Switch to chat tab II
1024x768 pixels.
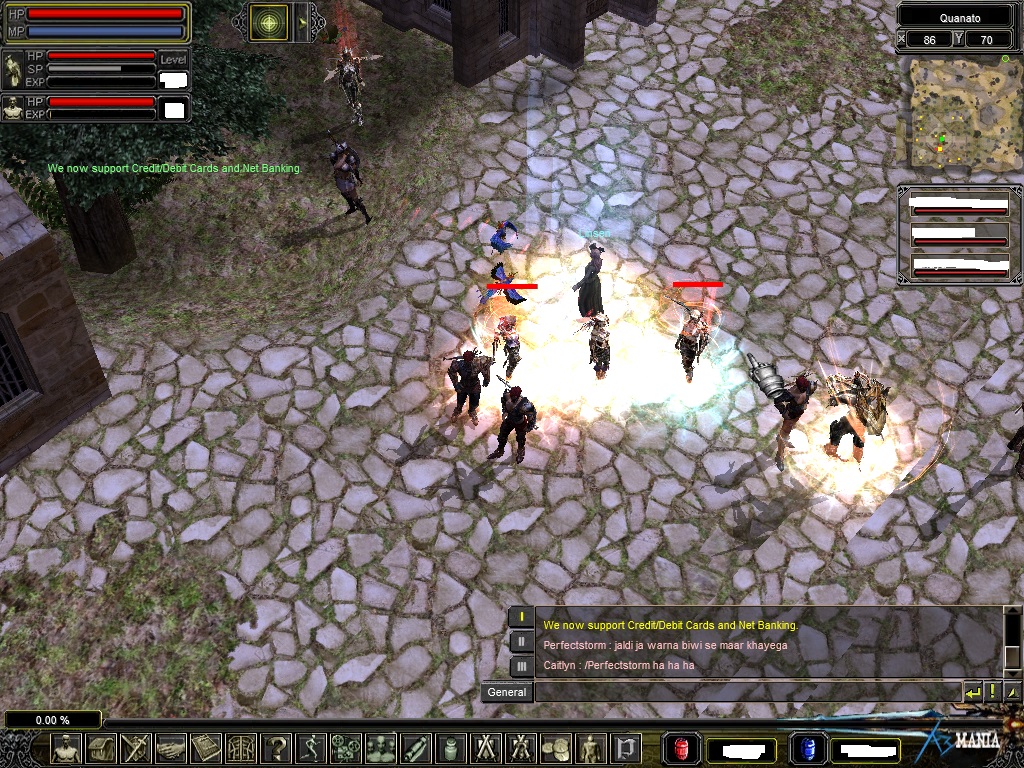pyautogui.click(x=521, y=641)
